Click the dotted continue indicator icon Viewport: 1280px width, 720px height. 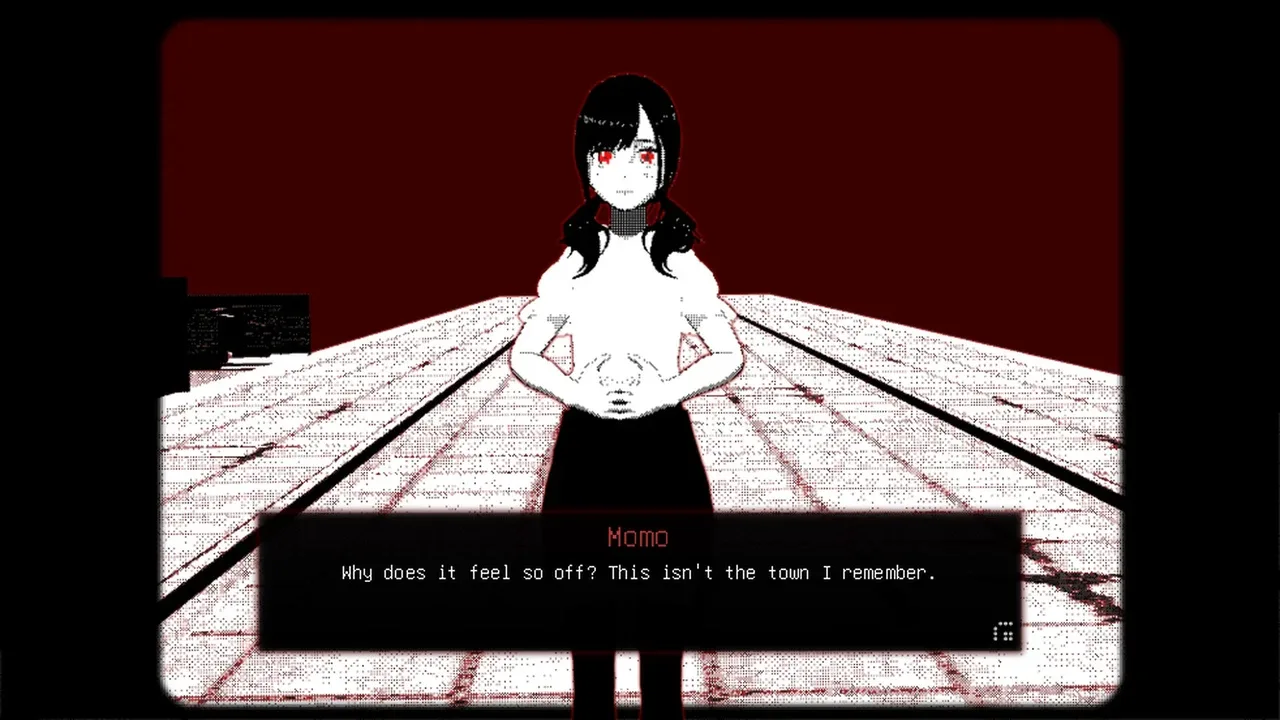coord(1003,631)
